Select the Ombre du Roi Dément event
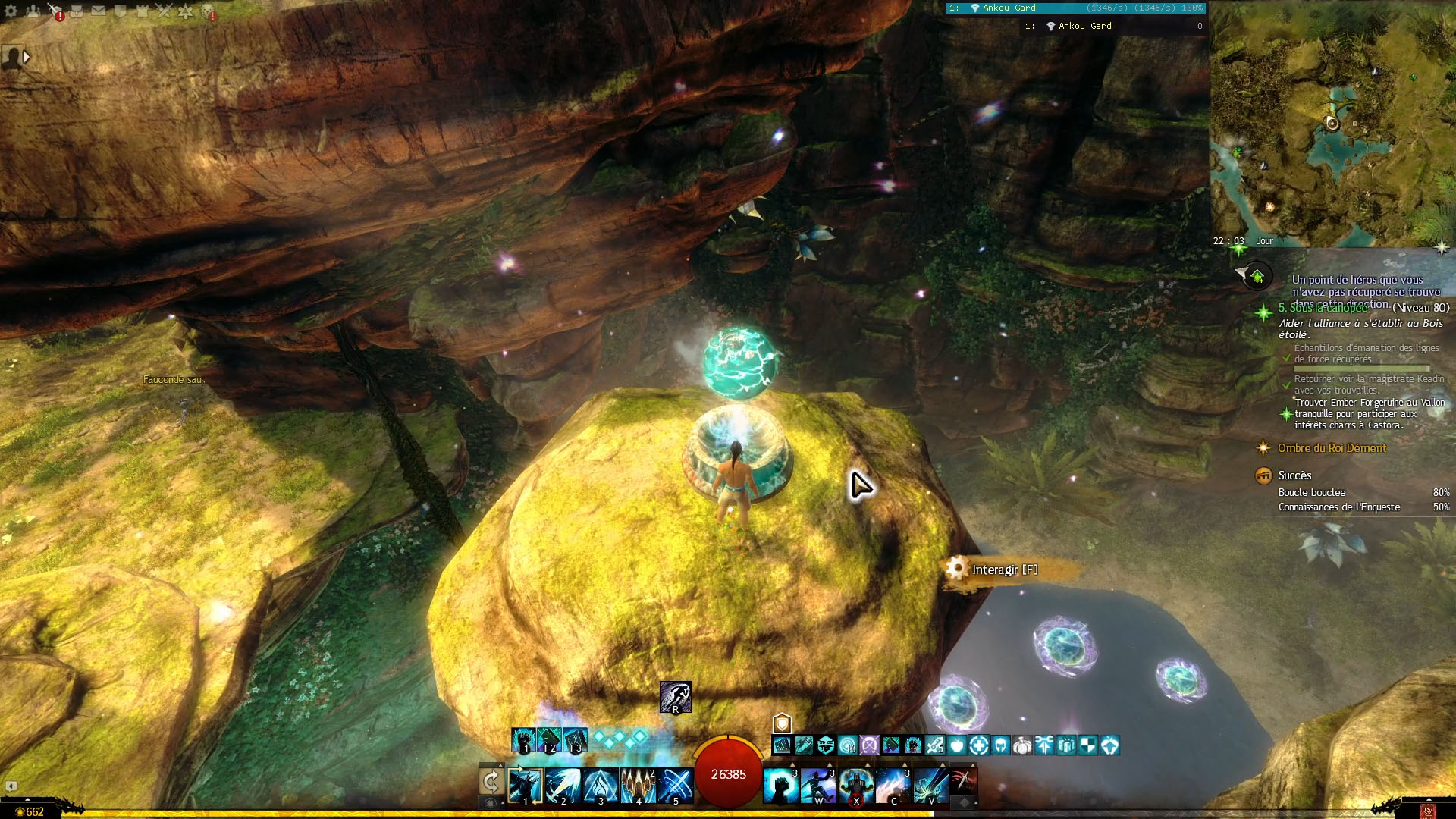Screen dimensions: 1456x819 coord(1332,448)
